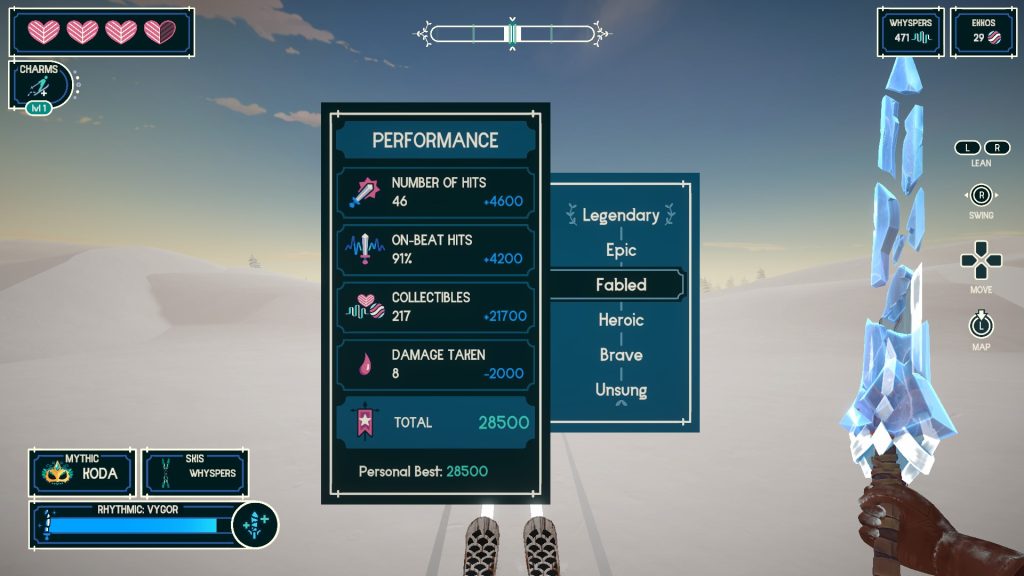Screen dimensions: 1024x576
Task: Select the highlighted Fabled rank
Action: (x=621, y=285)
